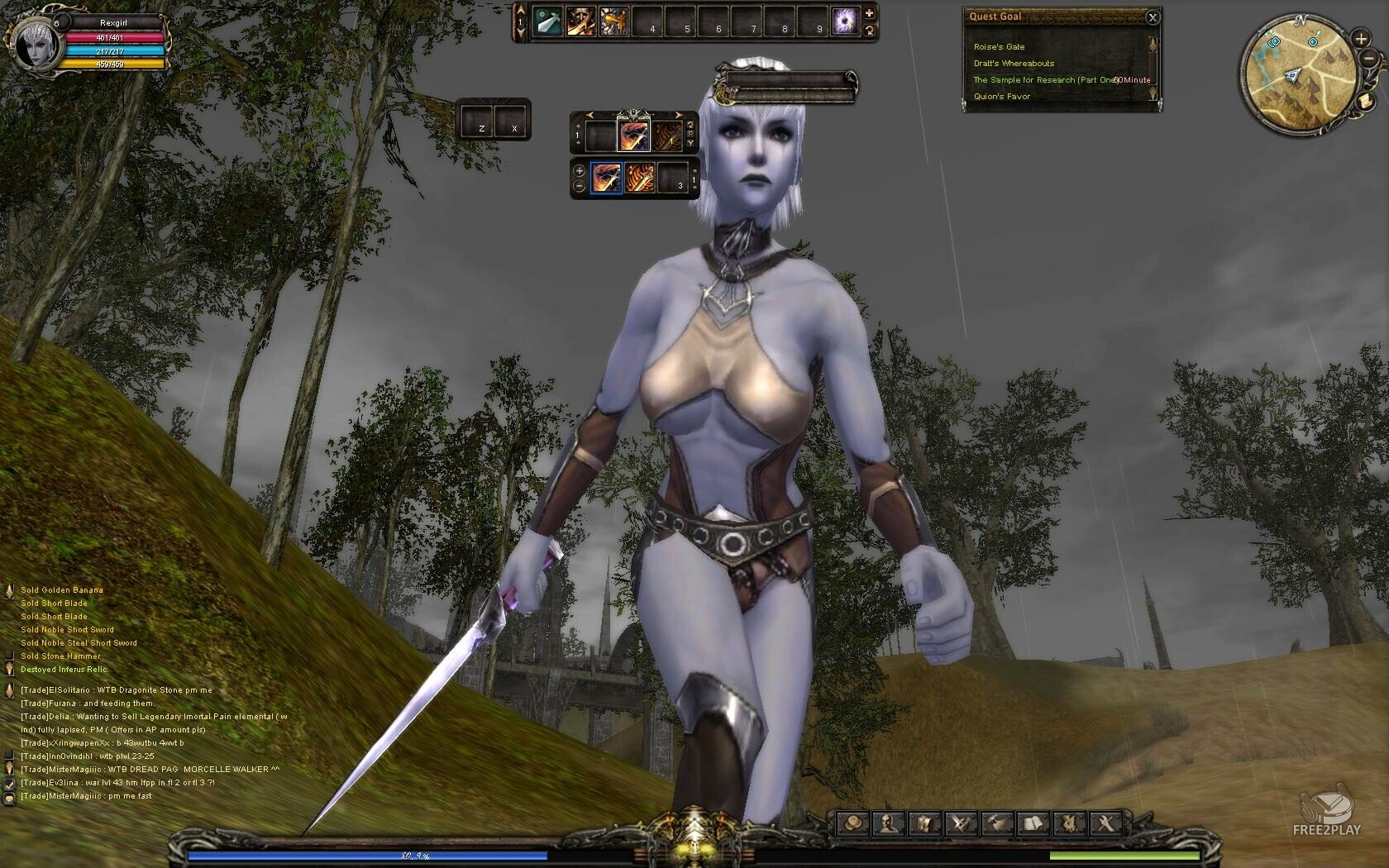Click the hotbar plus button
Screen dimensions: 1389x868
pyautogui.click(x=869, y=13)
